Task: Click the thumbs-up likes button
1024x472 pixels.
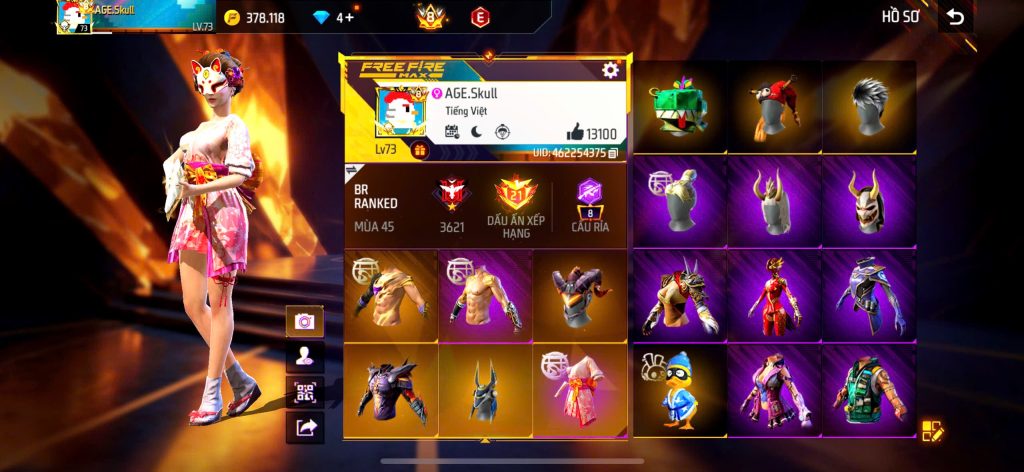Action: [x=575, y=132]
